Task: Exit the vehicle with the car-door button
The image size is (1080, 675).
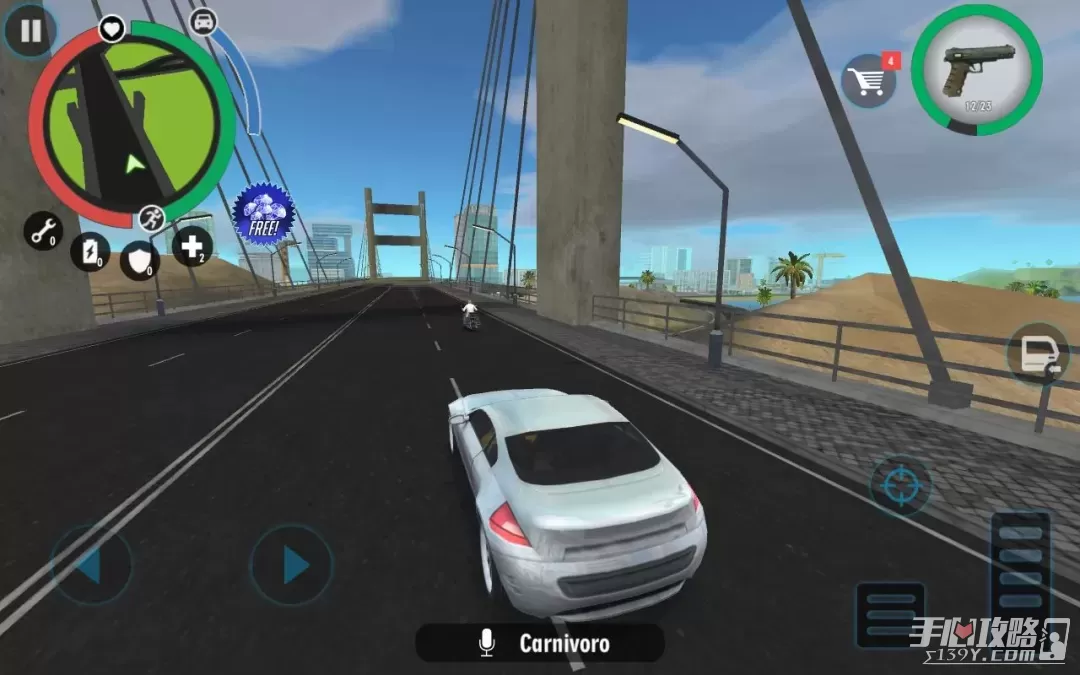Action: point(1036,356)
